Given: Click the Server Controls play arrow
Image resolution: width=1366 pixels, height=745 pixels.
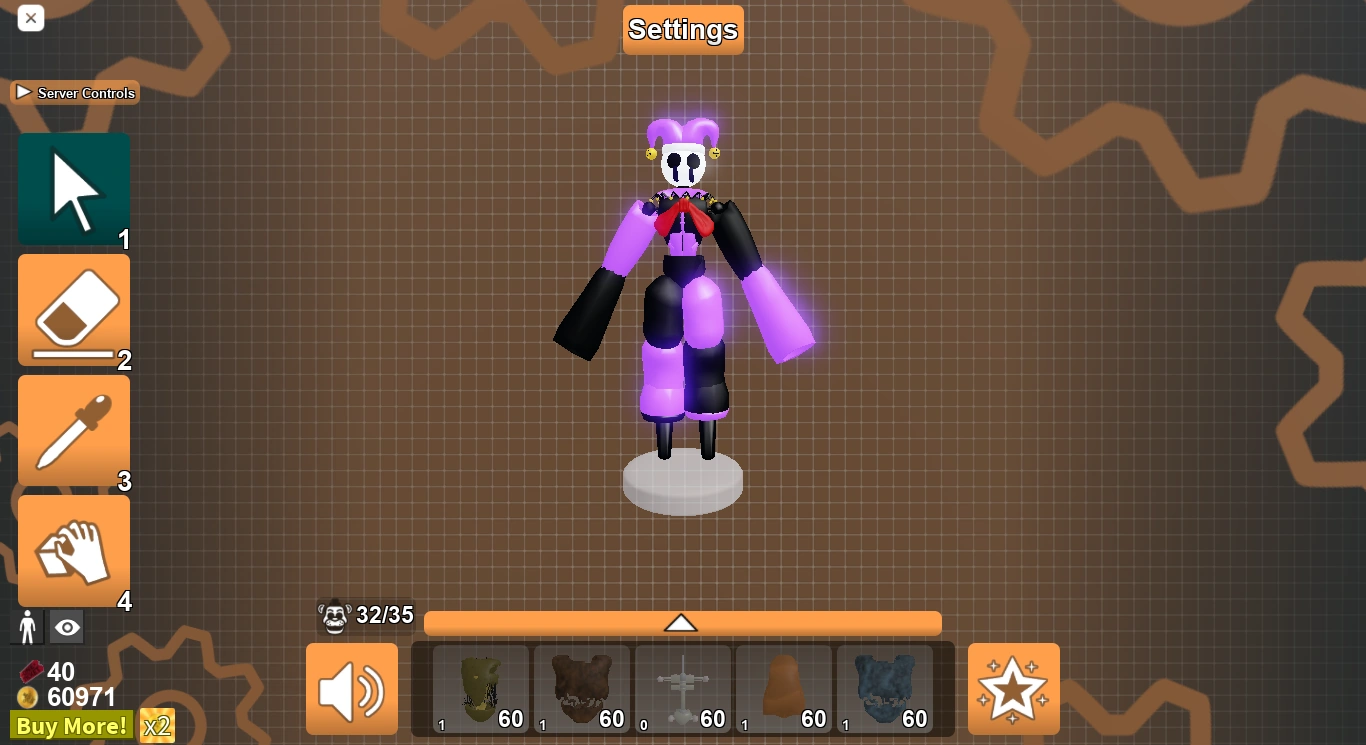Looking at the screenshot, I should tap(22, 91).
